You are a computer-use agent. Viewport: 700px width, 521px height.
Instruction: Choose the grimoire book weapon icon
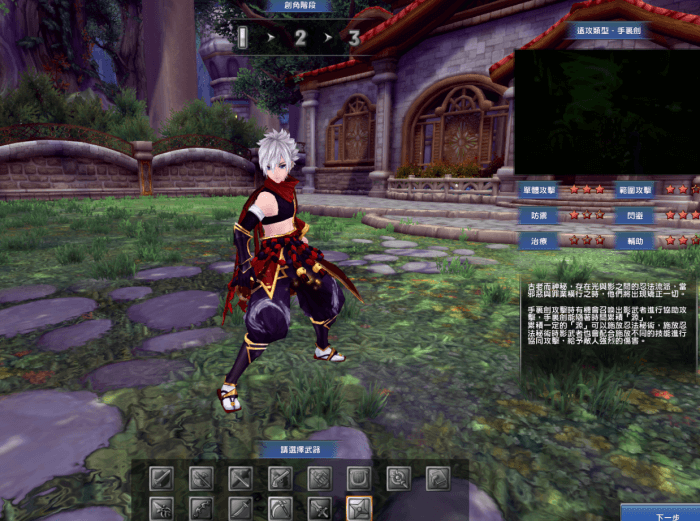click(x=437, y=478)
